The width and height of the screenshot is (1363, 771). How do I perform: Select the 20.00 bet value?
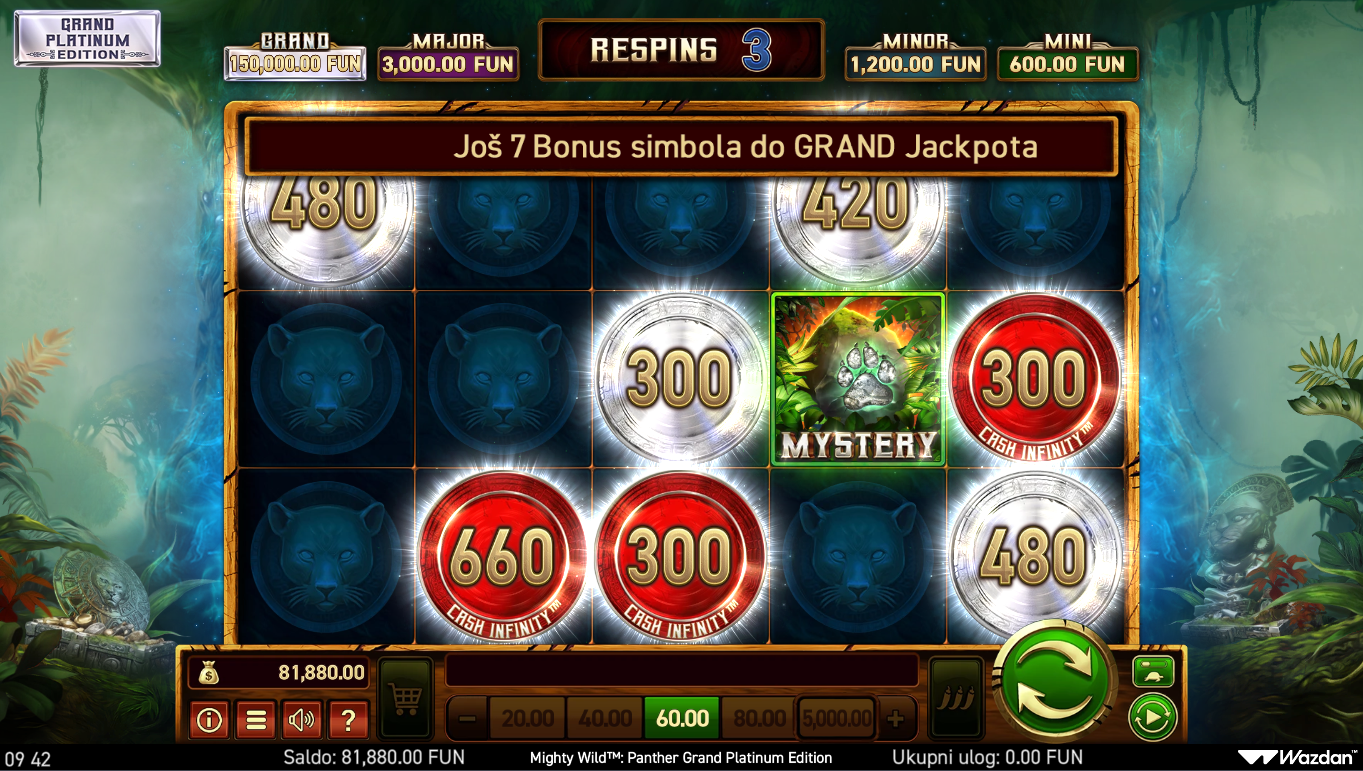coord(527,718)
